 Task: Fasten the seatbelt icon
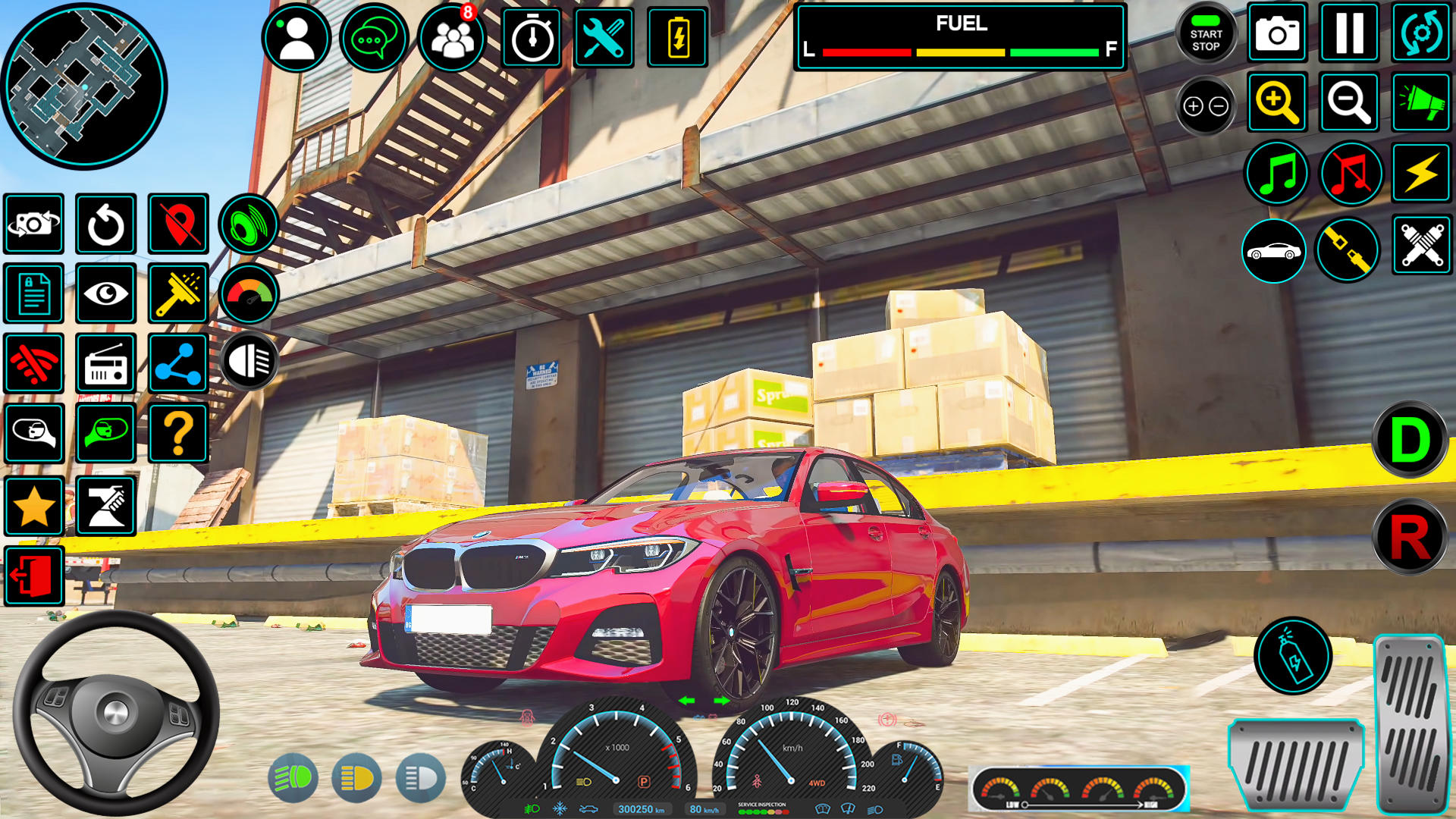[1348, 249]
